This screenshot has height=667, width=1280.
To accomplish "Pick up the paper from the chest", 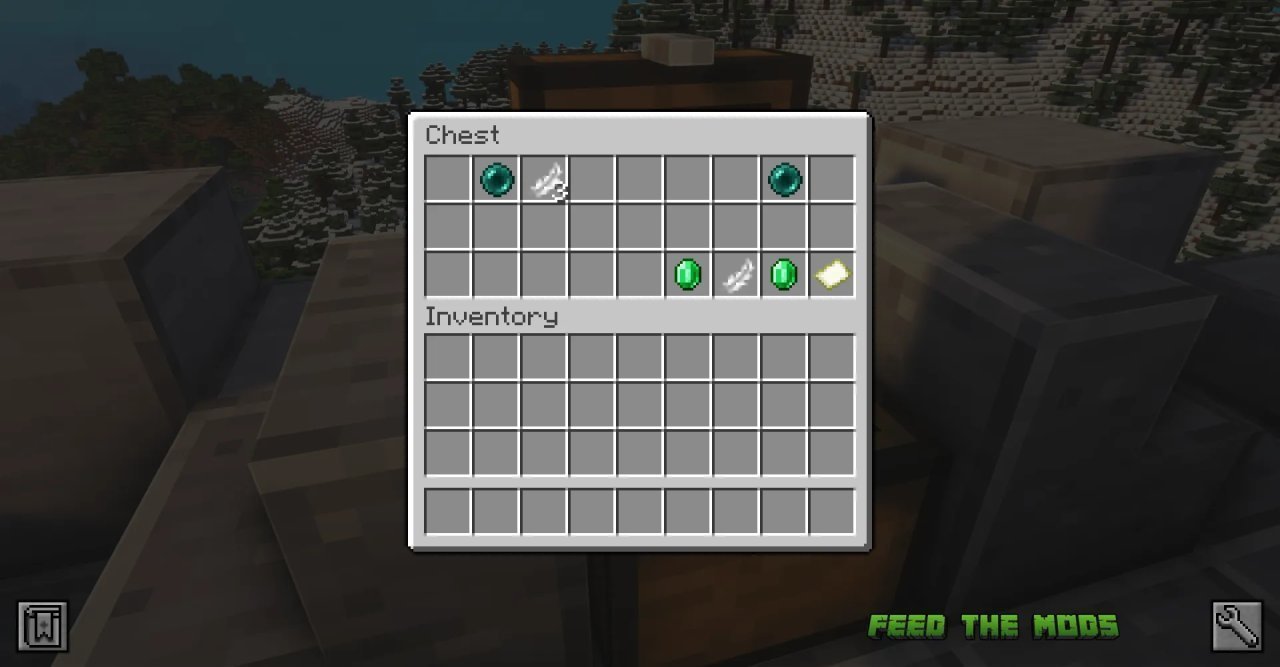I will point(832,274).
